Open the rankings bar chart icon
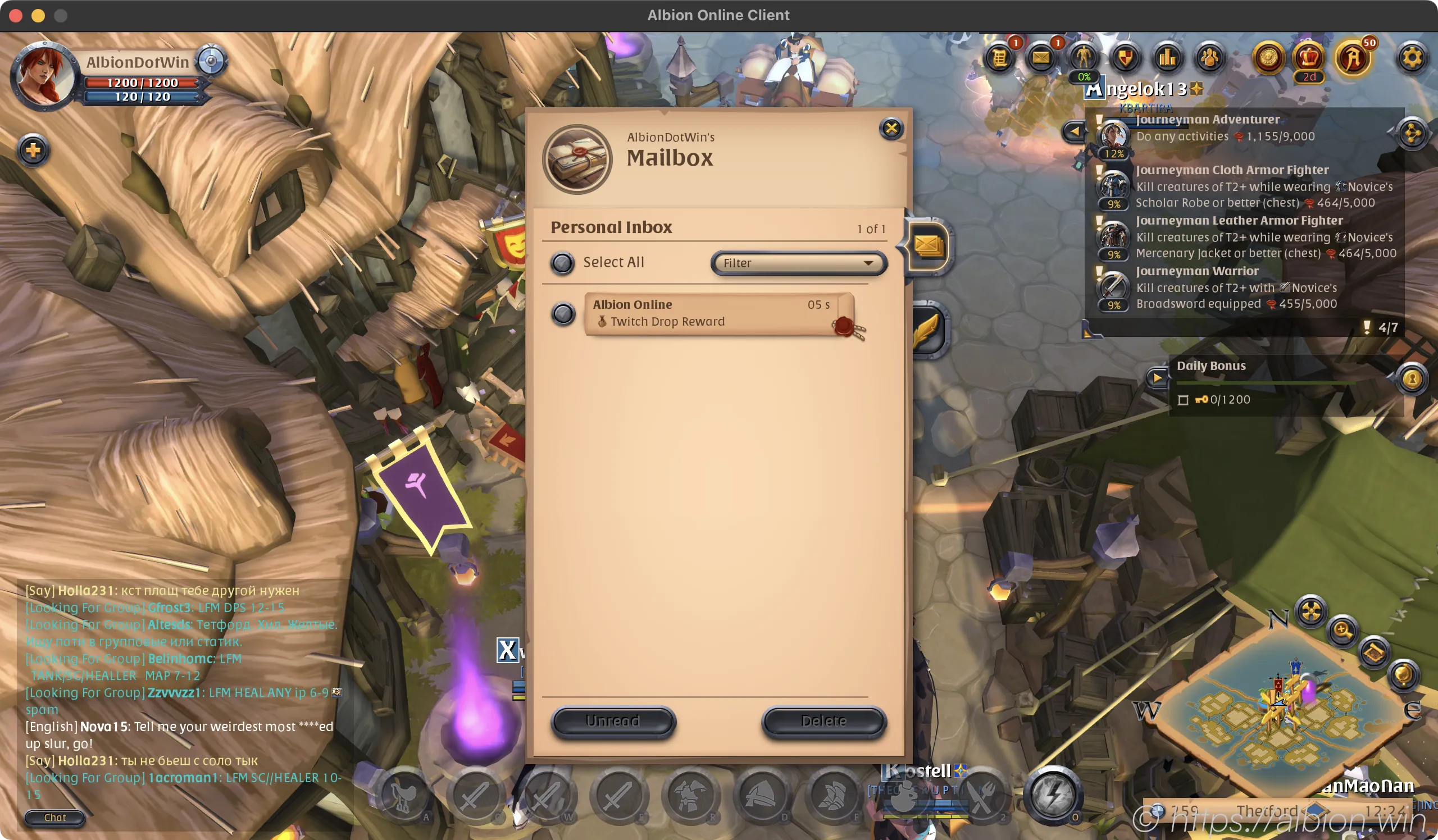The height and width of the screenshot is (840, 1438). (x=1167, y=58)
